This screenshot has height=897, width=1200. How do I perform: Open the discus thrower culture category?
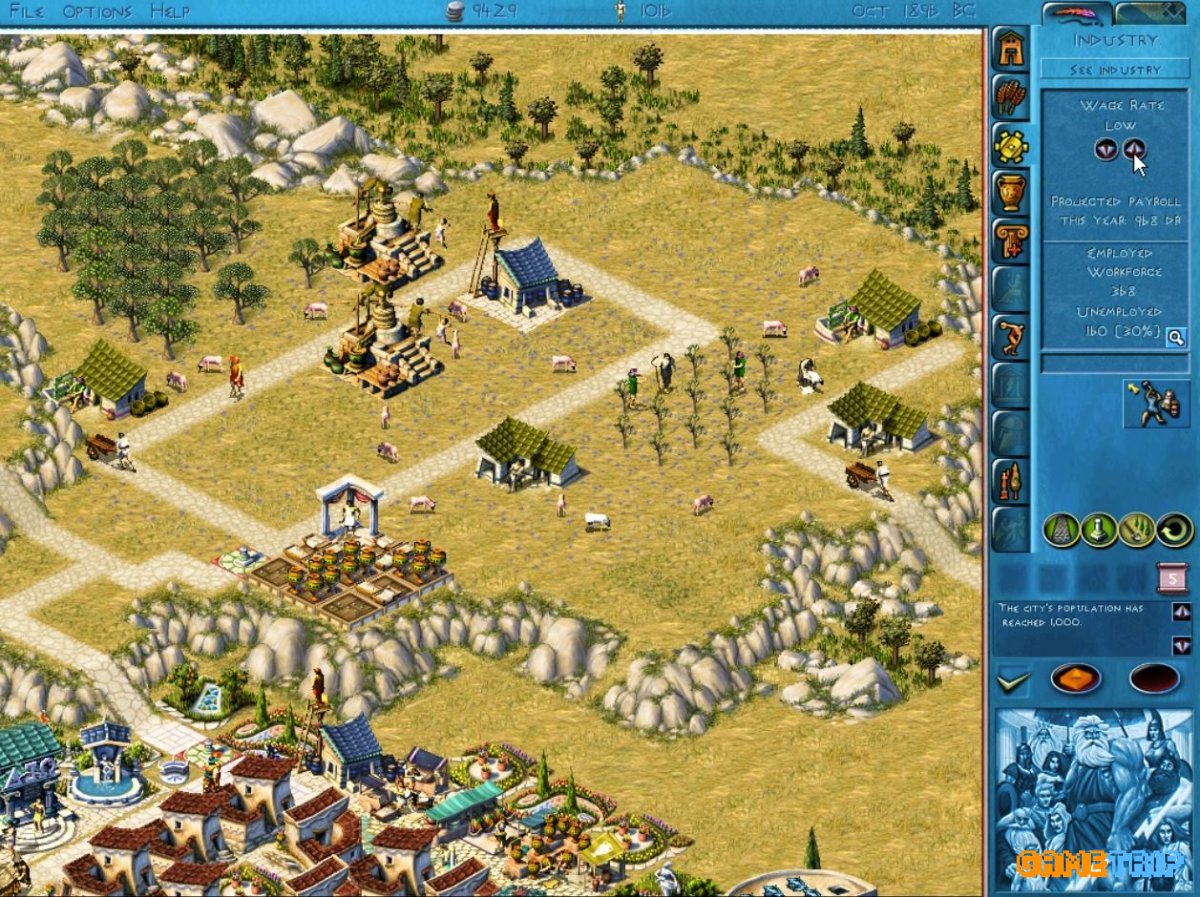click(1011, 337)
